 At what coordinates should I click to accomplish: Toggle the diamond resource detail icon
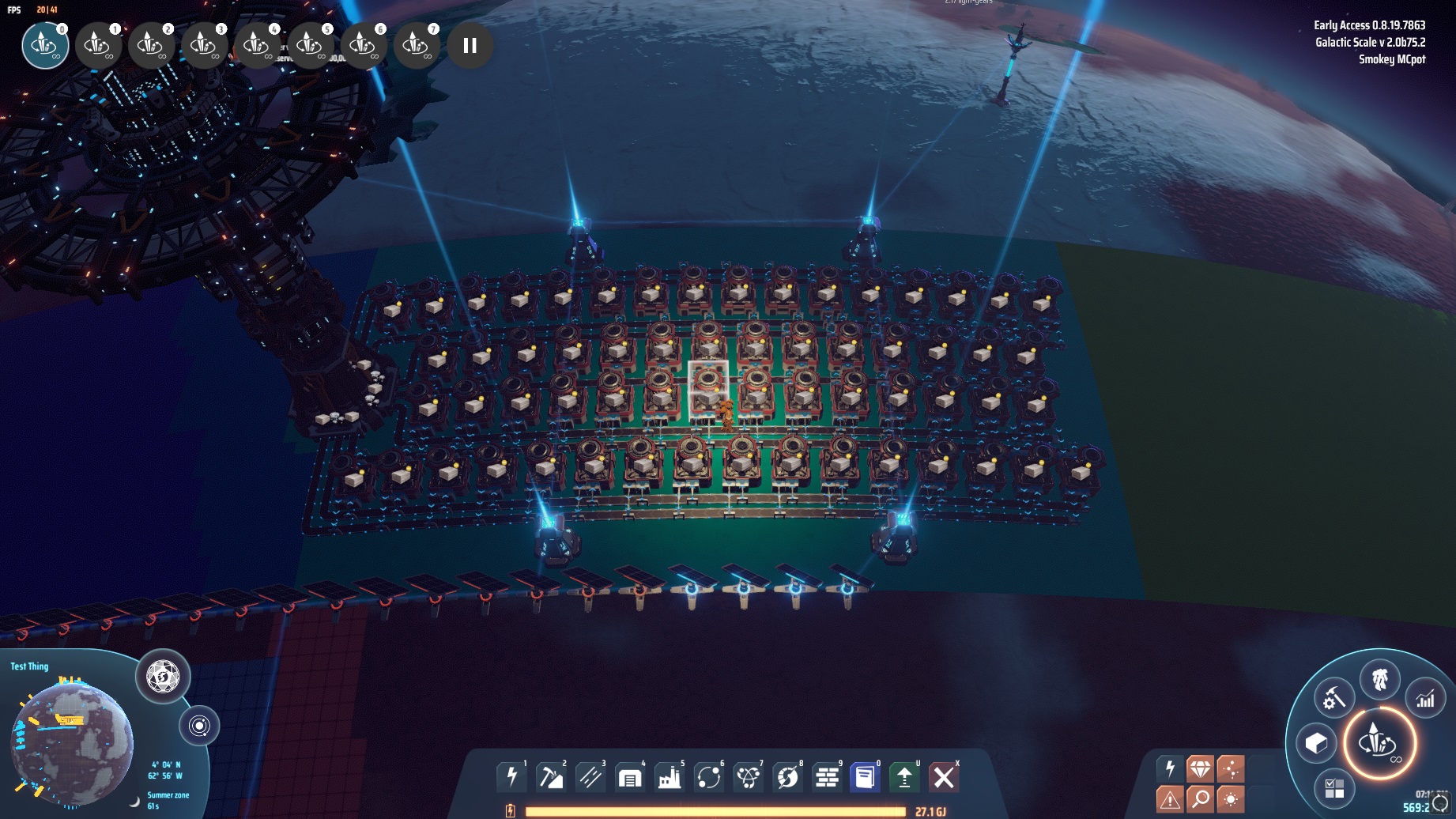pyautogui.click(x=1200, y=768)
